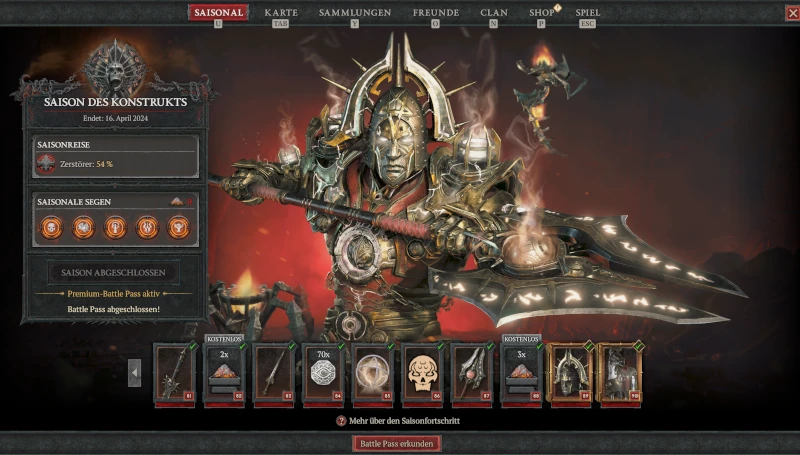Switch to the Spiel tab
This screenshot has height=455, width=800.
click(588, 13)
